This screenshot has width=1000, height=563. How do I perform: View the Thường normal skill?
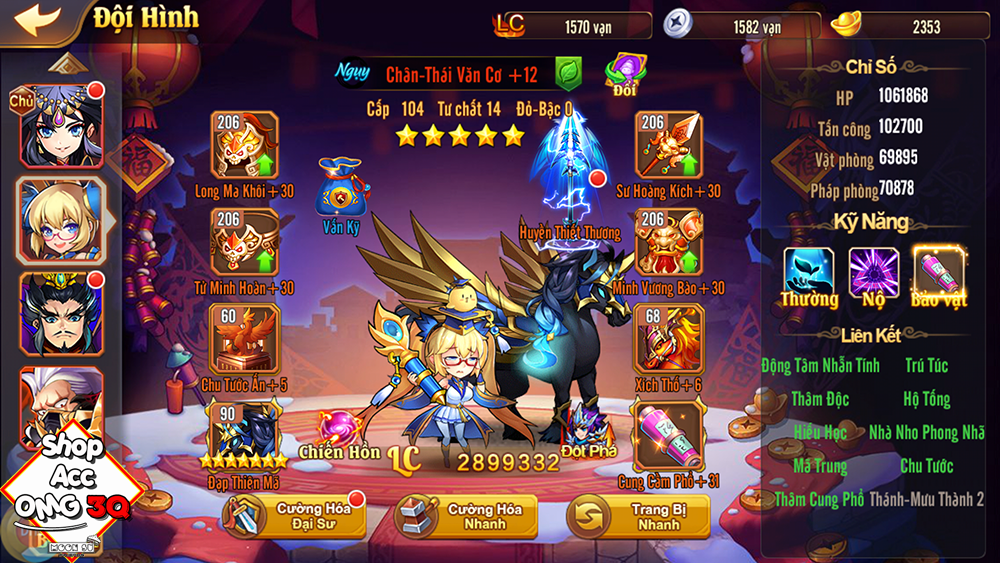809,270
